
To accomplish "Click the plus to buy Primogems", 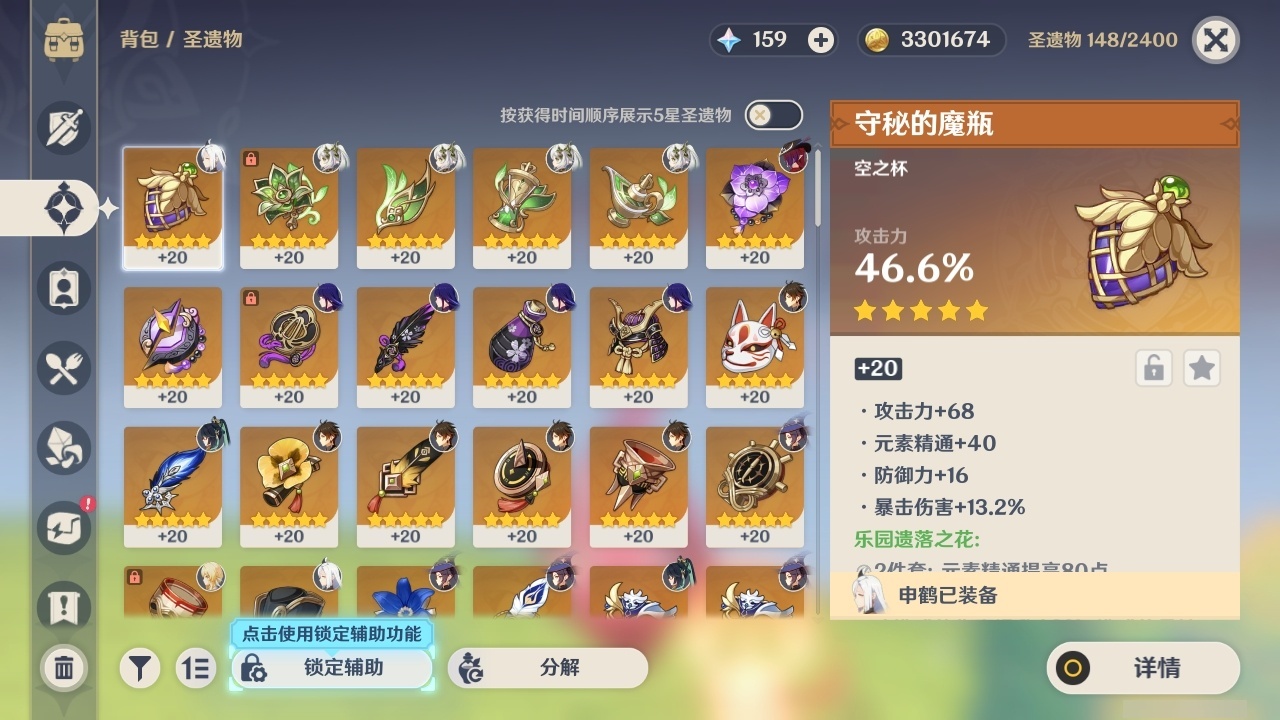I will tap(820, 40).
